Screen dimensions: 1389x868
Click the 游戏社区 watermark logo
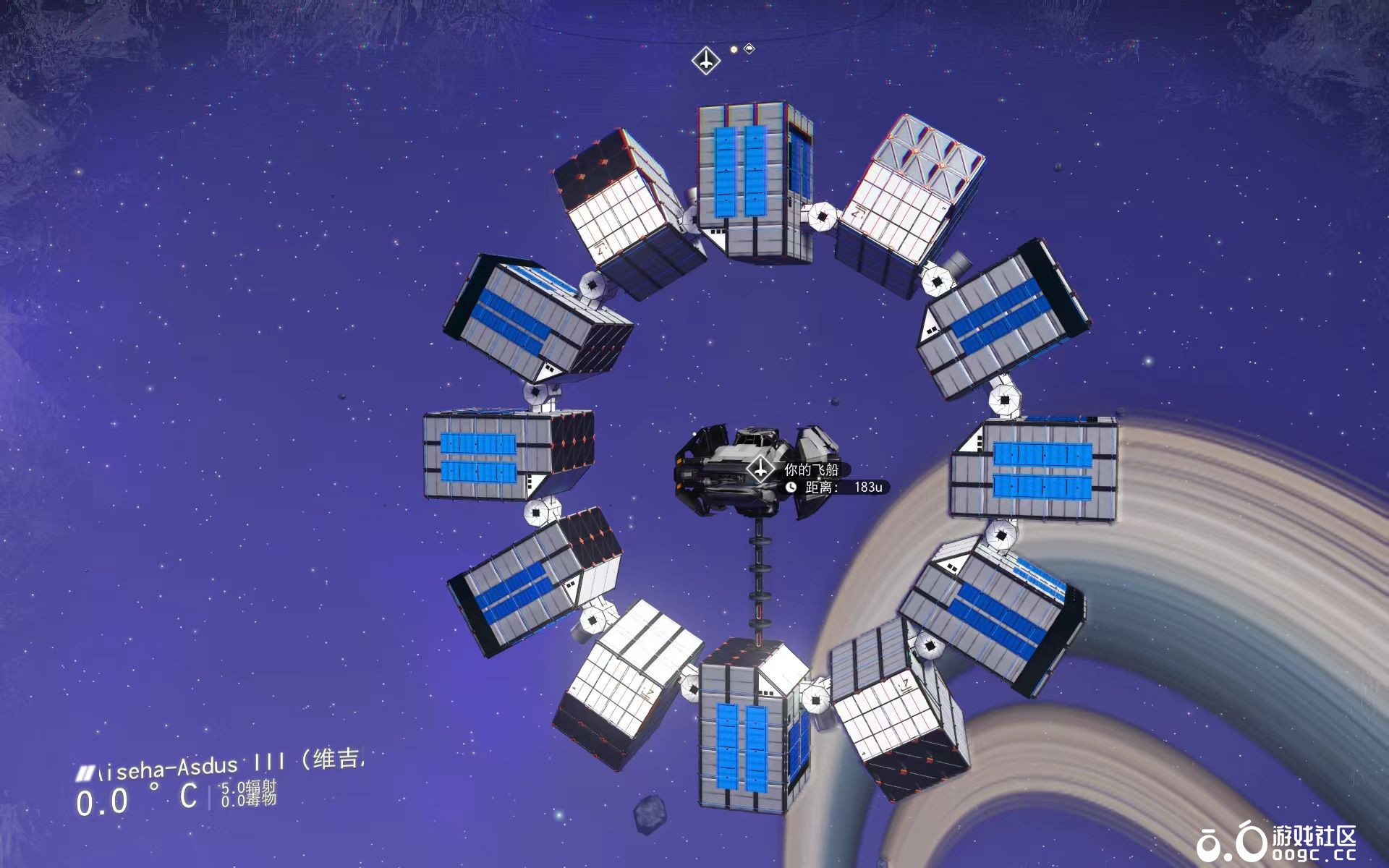coord(1275,843)
